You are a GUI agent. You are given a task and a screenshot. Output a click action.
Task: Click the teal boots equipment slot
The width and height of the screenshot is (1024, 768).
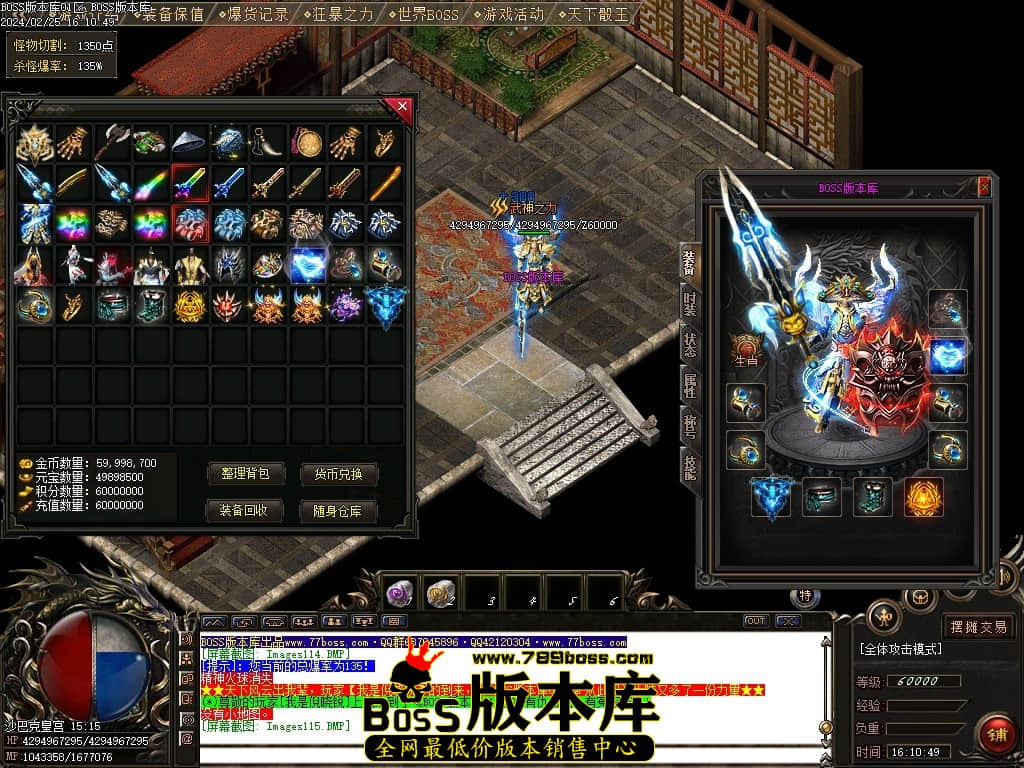(x=873, y=497)
